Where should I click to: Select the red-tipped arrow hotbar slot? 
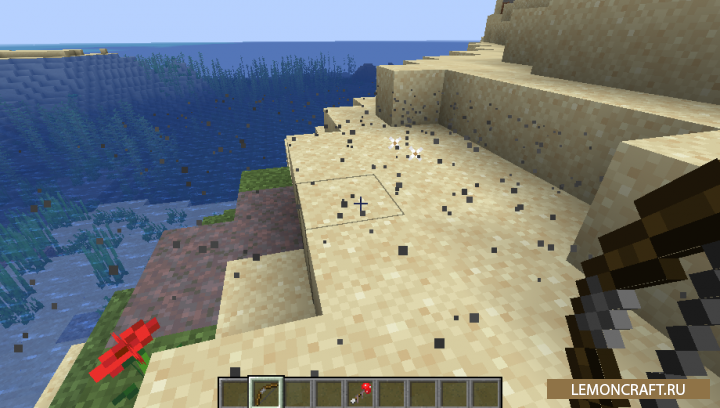pos(359,392)
